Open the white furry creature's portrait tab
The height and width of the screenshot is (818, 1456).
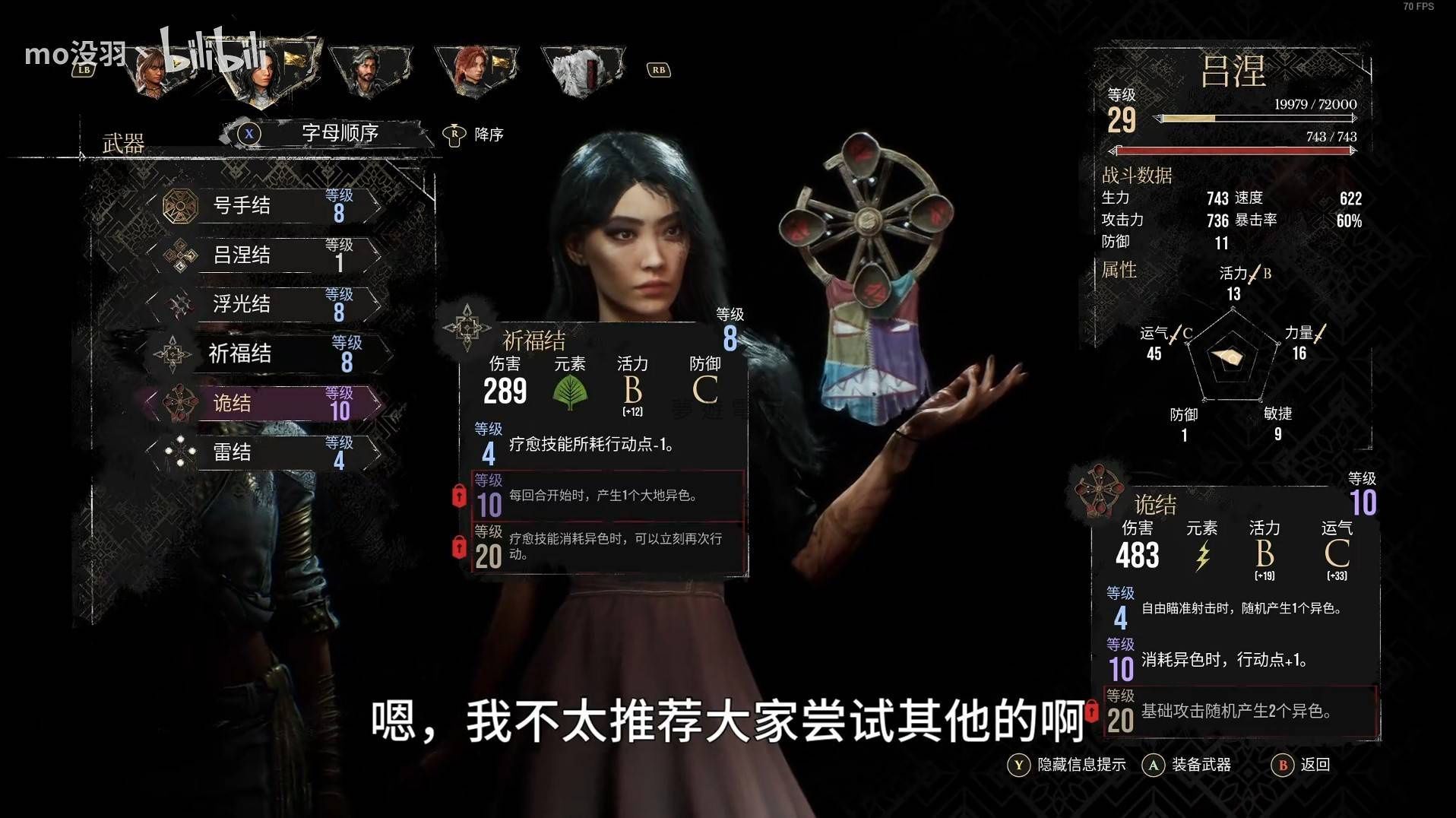point(581,70)
